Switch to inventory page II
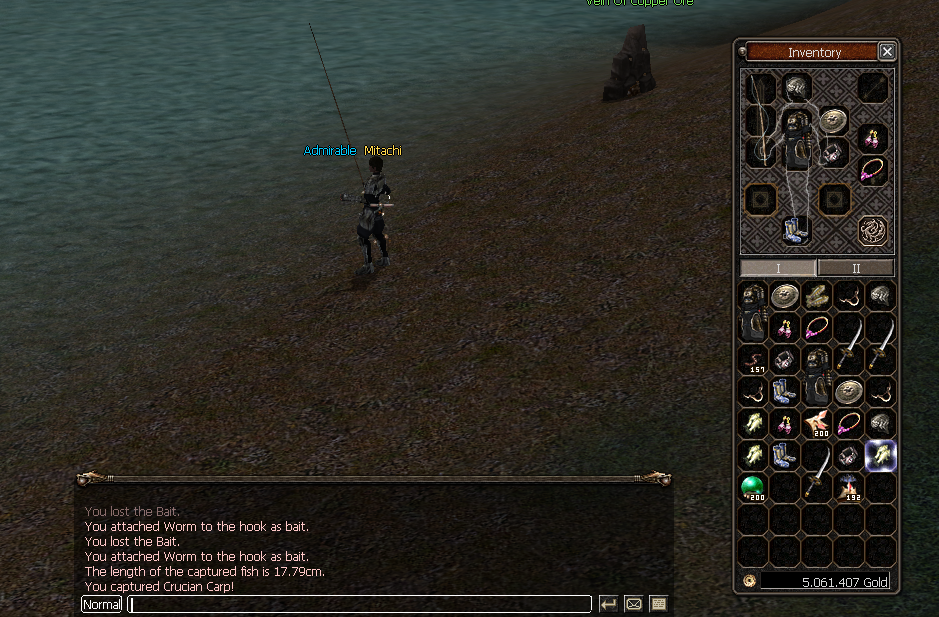The width and height of the screenshot is (939, 617). (856, 268)
